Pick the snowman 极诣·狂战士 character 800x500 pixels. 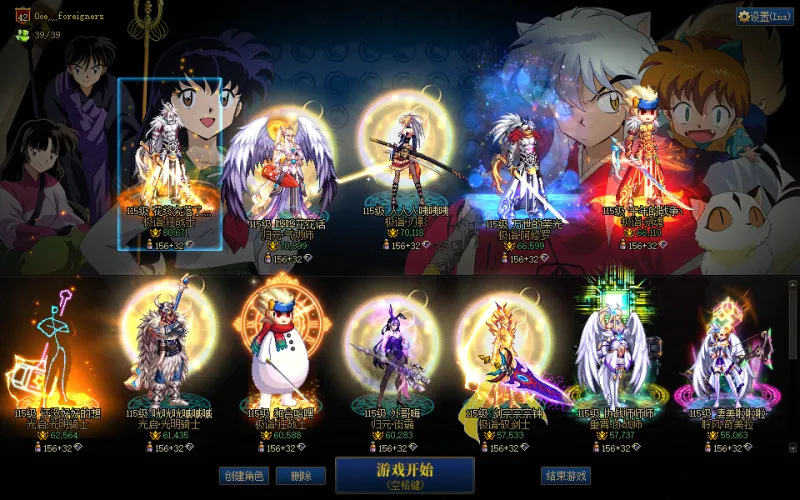click(280, 355)
